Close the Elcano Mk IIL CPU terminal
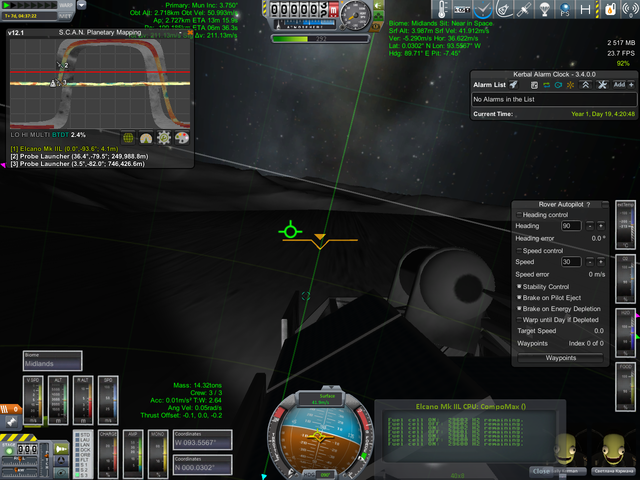Viewport: 640px width, 480px height. point(540,470)
